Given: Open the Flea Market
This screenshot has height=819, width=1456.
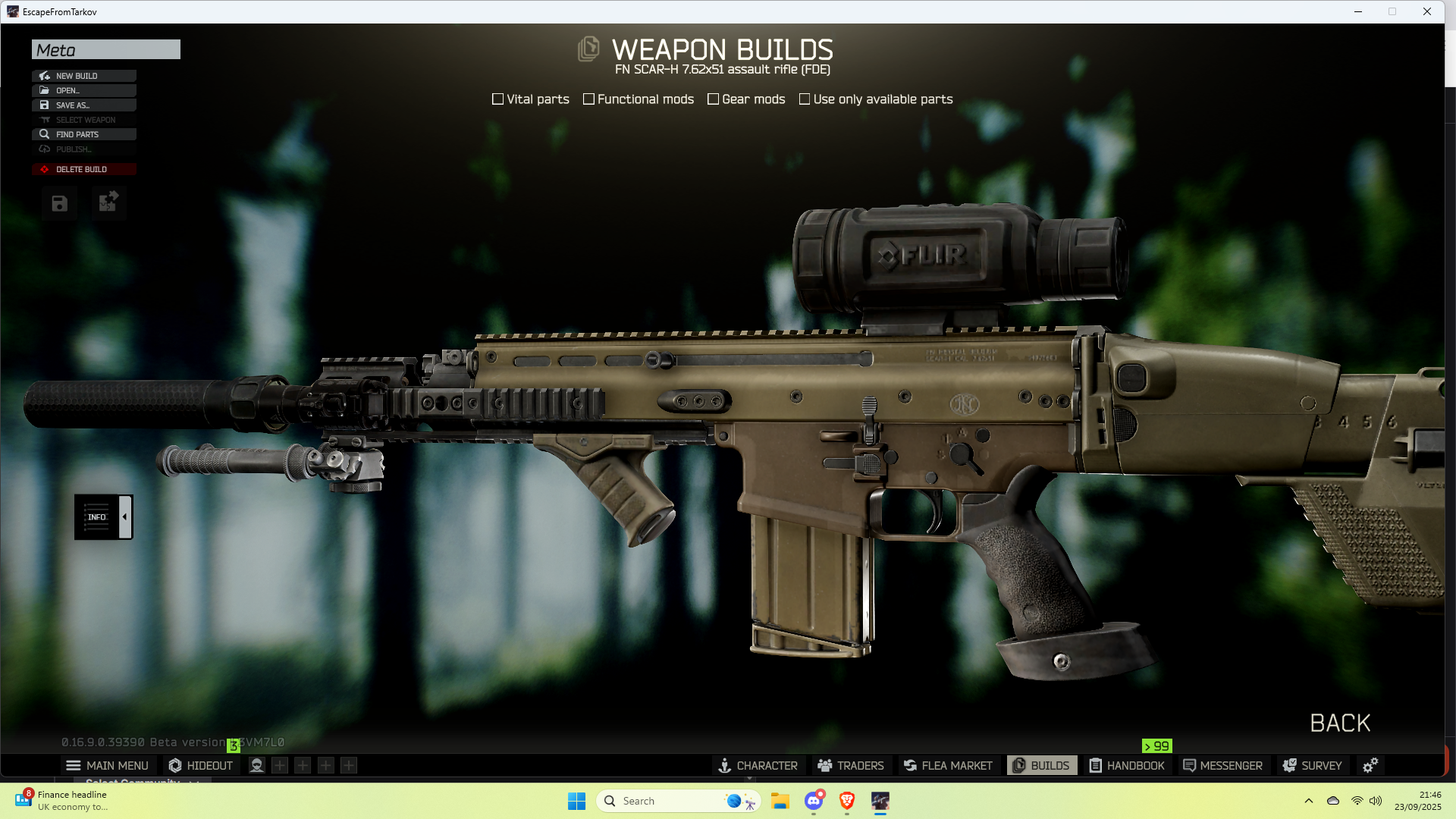Looking at the screenshot, I should 948,766.
